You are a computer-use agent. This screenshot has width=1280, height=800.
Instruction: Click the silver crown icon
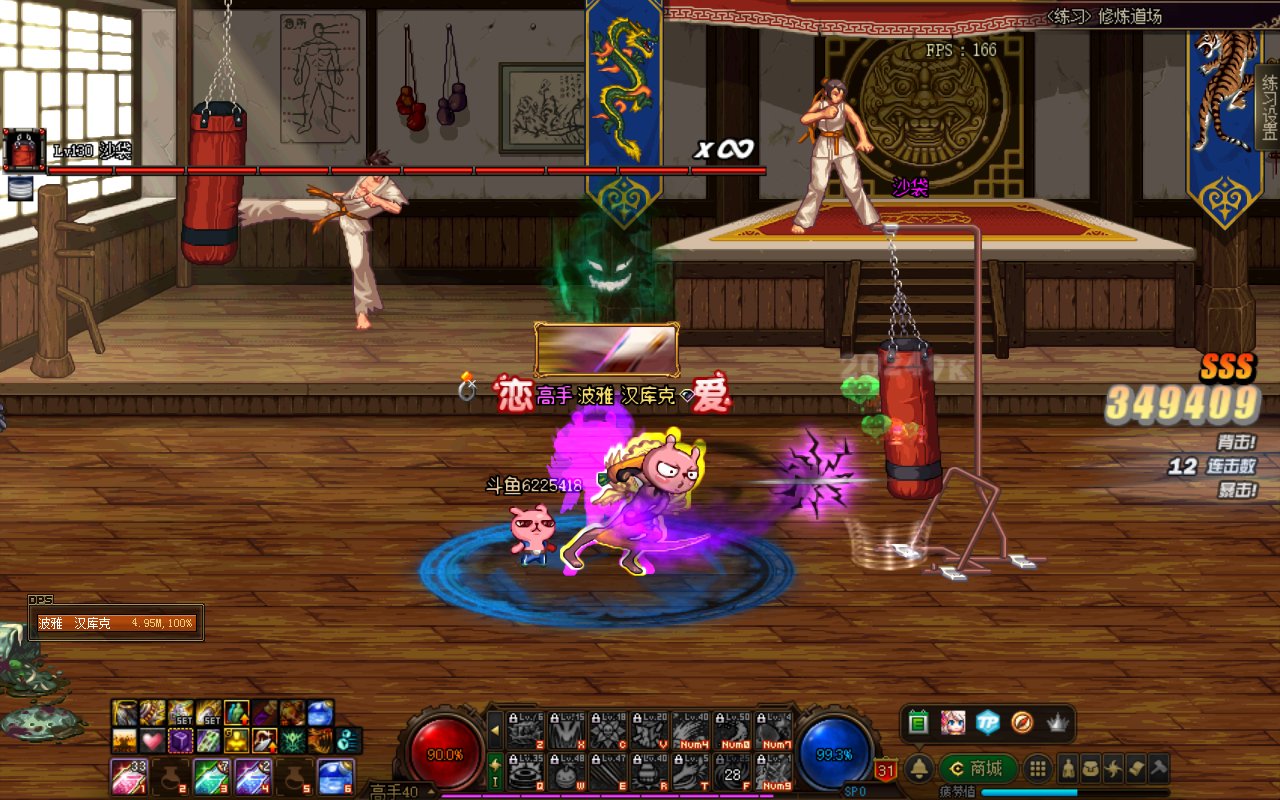[1057, 722]
